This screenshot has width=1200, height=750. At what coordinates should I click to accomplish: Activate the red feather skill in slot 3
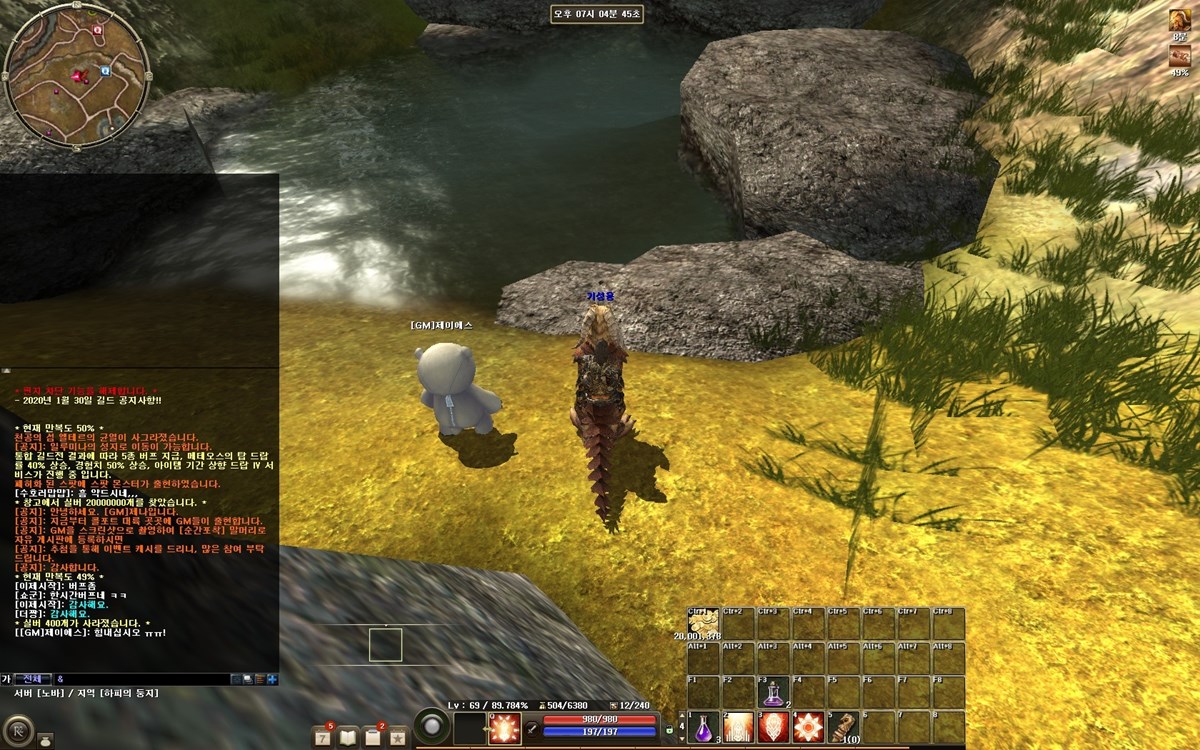[773, 726]
